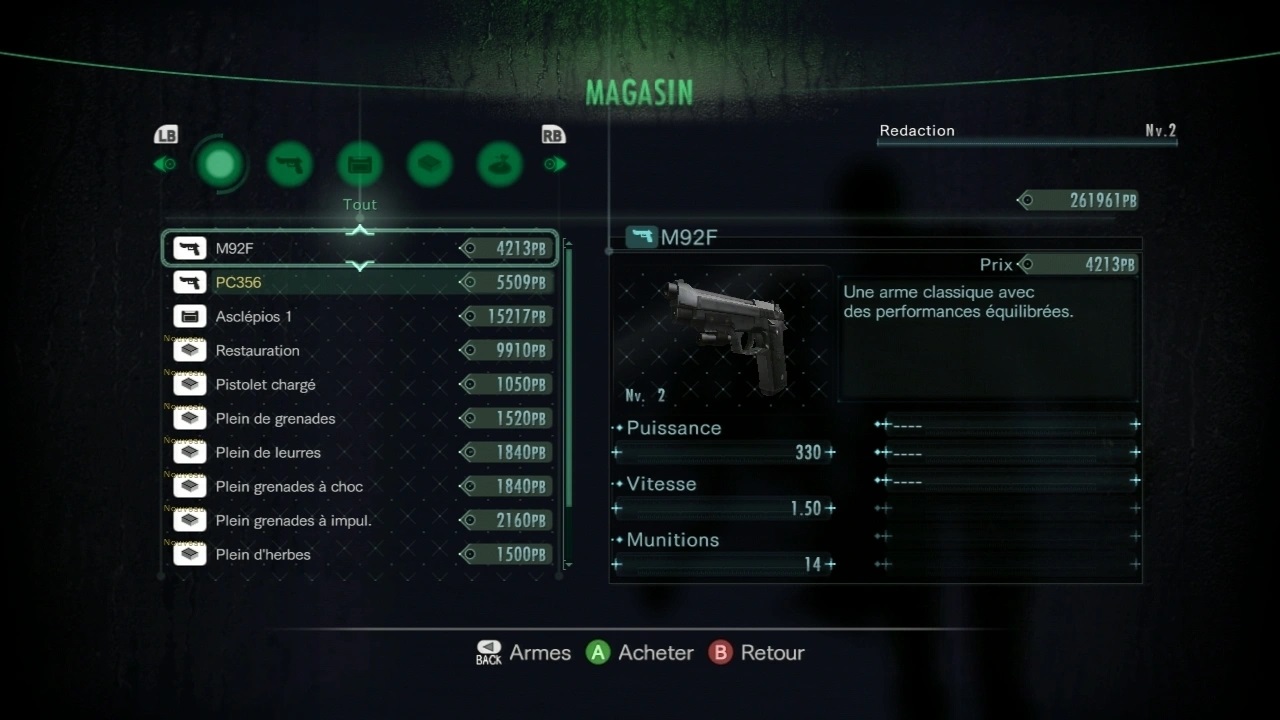Select the M92F pistol row
The image size is (1280, 720).
(x=360, y=249)
